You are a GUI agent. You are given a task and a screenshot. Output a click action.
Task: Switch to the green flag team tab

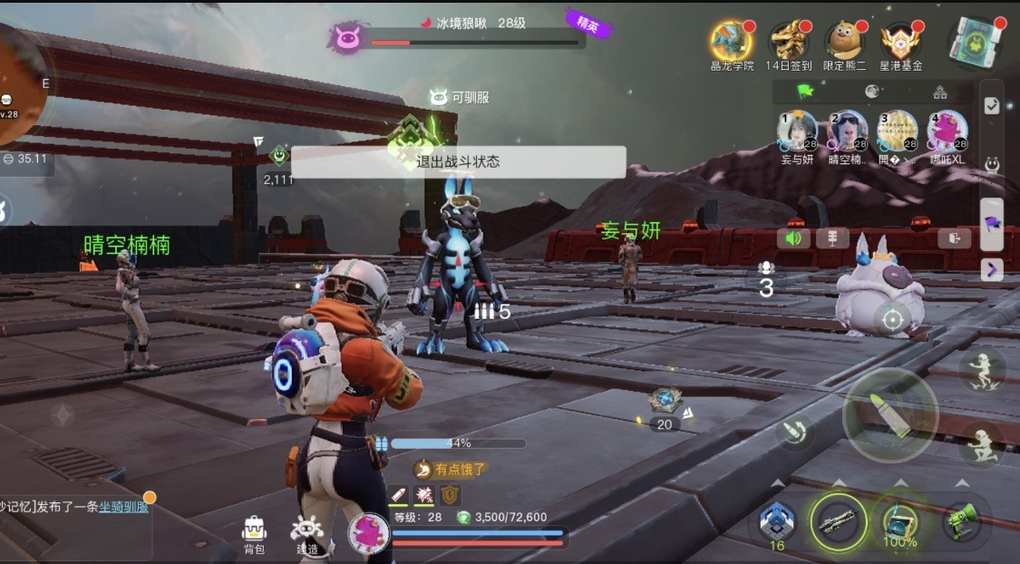805,92
